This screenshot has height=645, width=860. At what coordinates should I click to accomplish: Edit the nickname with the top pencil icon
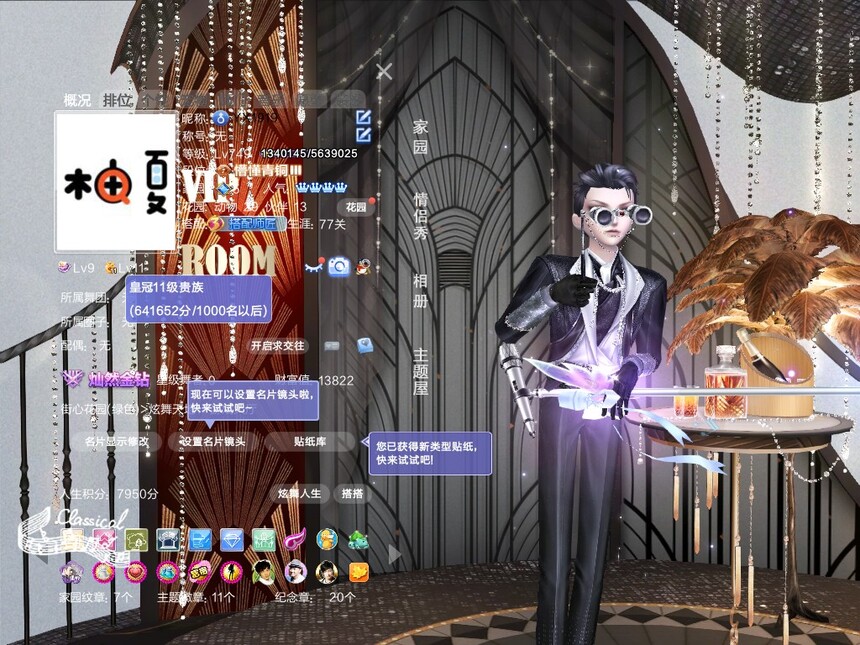pos(364,117)
